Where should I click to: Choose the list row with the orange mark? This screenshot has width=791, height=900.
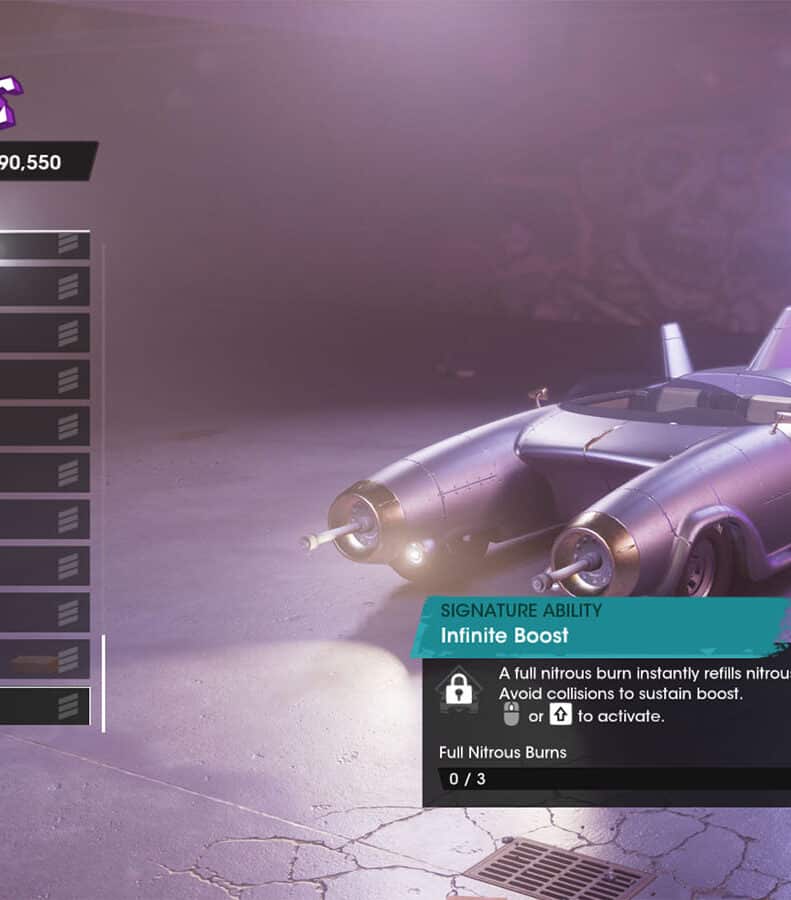tap(44, 659)
